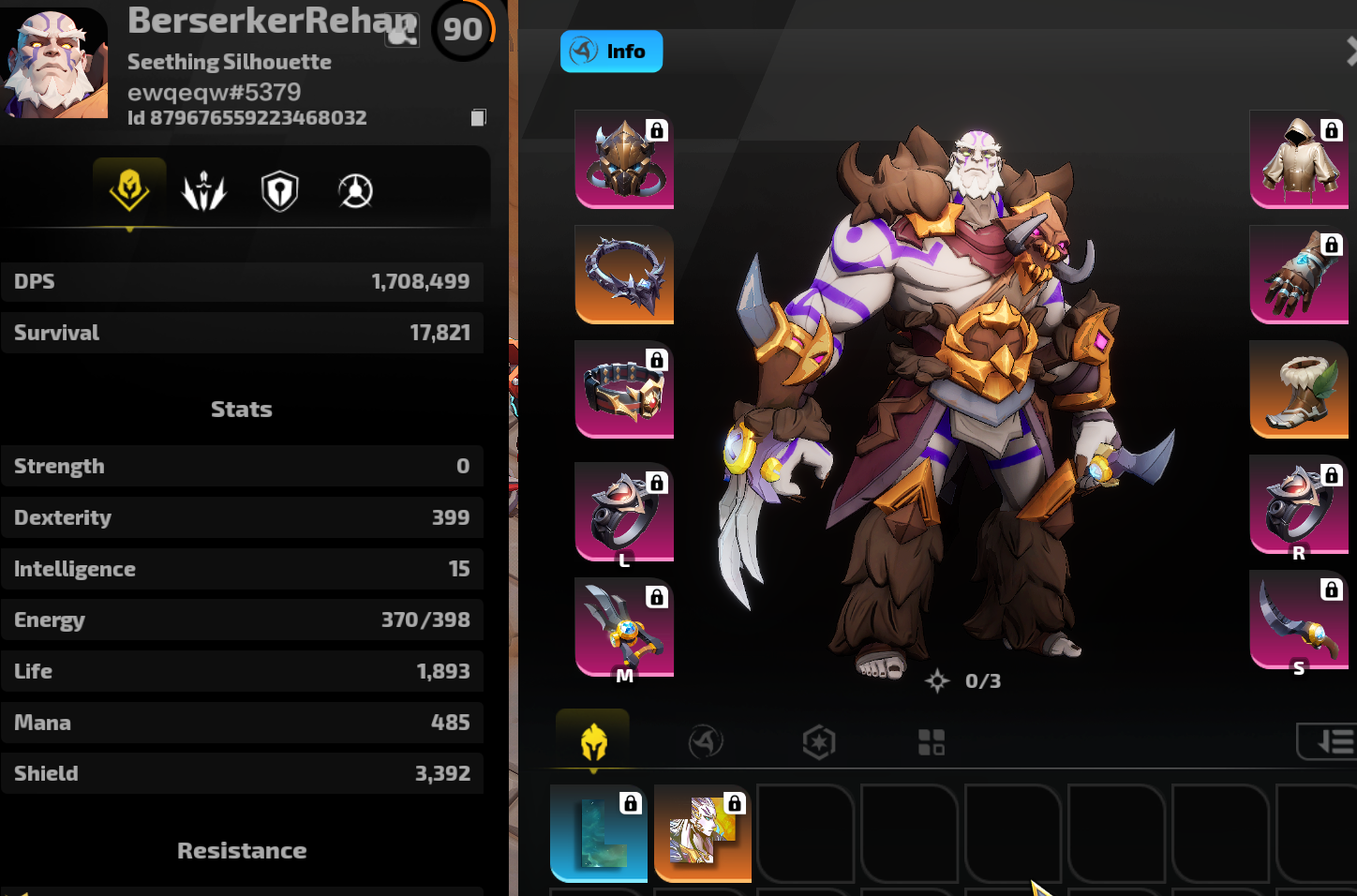The width and height of the screenshot is (1357, 896).
Task: Switch to the four-squares grid inventory tab
Action: pyautogui.click(x=932, y=742)
